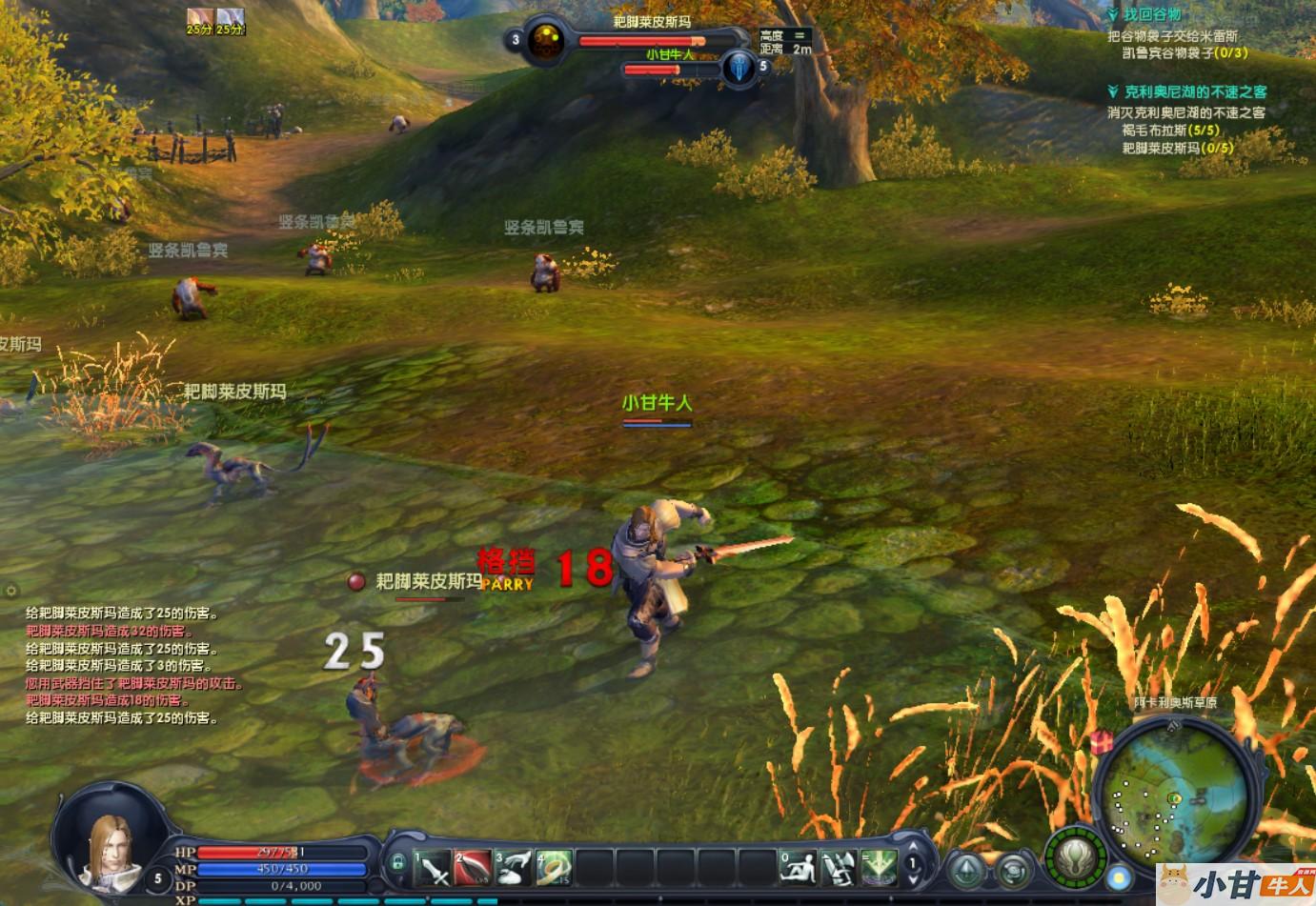Click the green up-arrow round button
This screenshot has height=906, width=1316.
point(966,870)
